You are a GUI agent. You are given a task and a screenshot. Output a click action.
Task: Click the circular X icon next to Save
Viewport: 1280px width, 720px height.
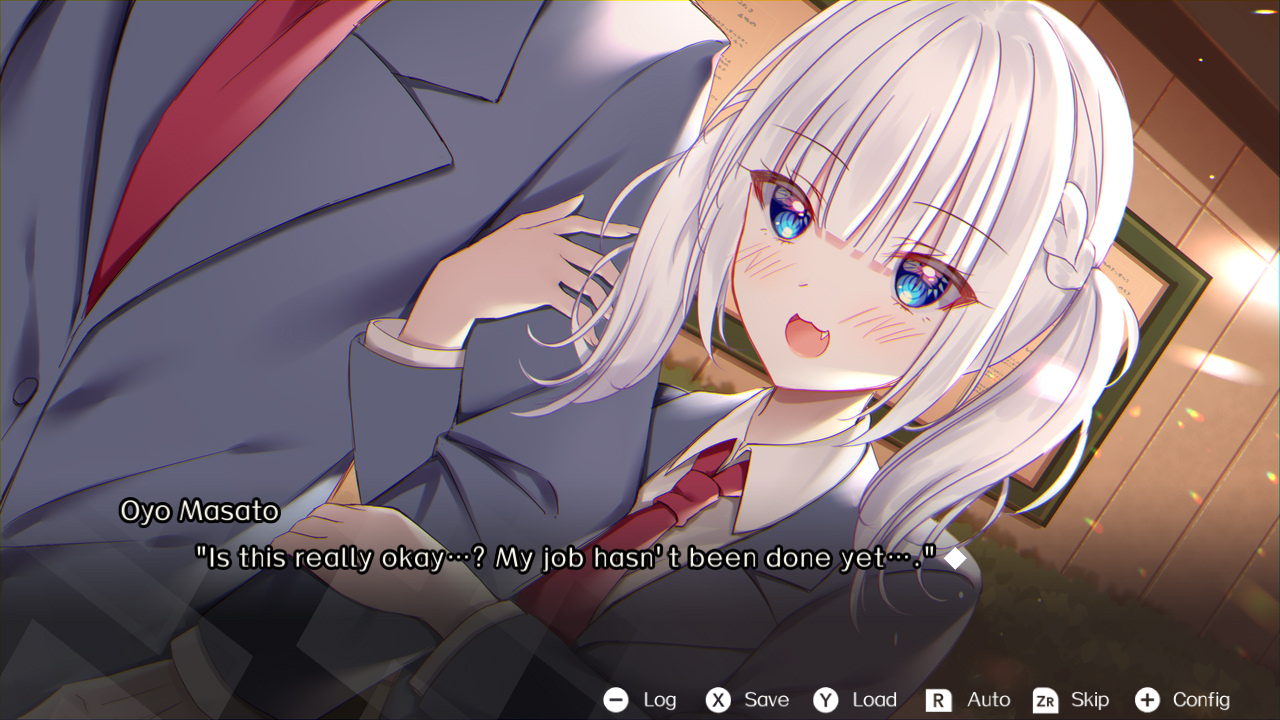click(x=718, y=700)
